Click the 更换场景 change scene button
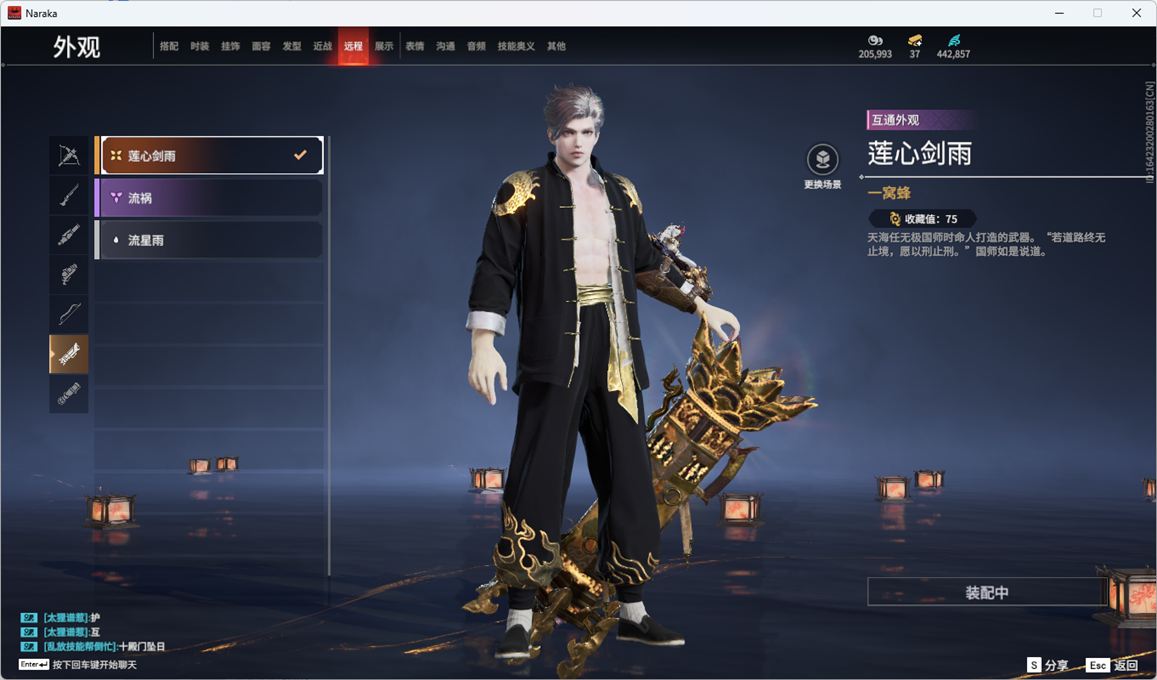The width and height of the screenshot is (1157, 680). coord(822,166)
